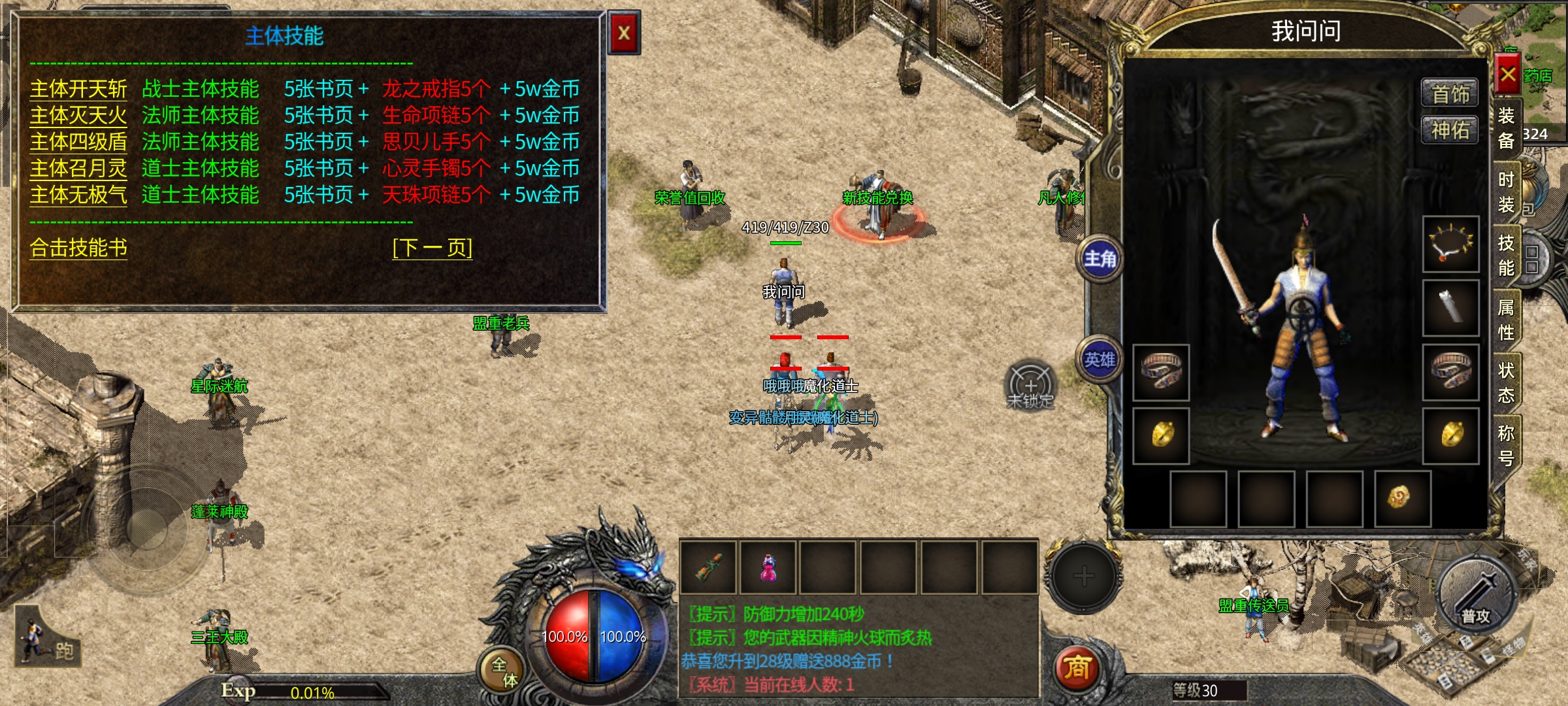This screenshot has width=1568, height=706.
Task: Select the 英雄 hero button
Action: pyautogui.click(x=1100, y=360)
